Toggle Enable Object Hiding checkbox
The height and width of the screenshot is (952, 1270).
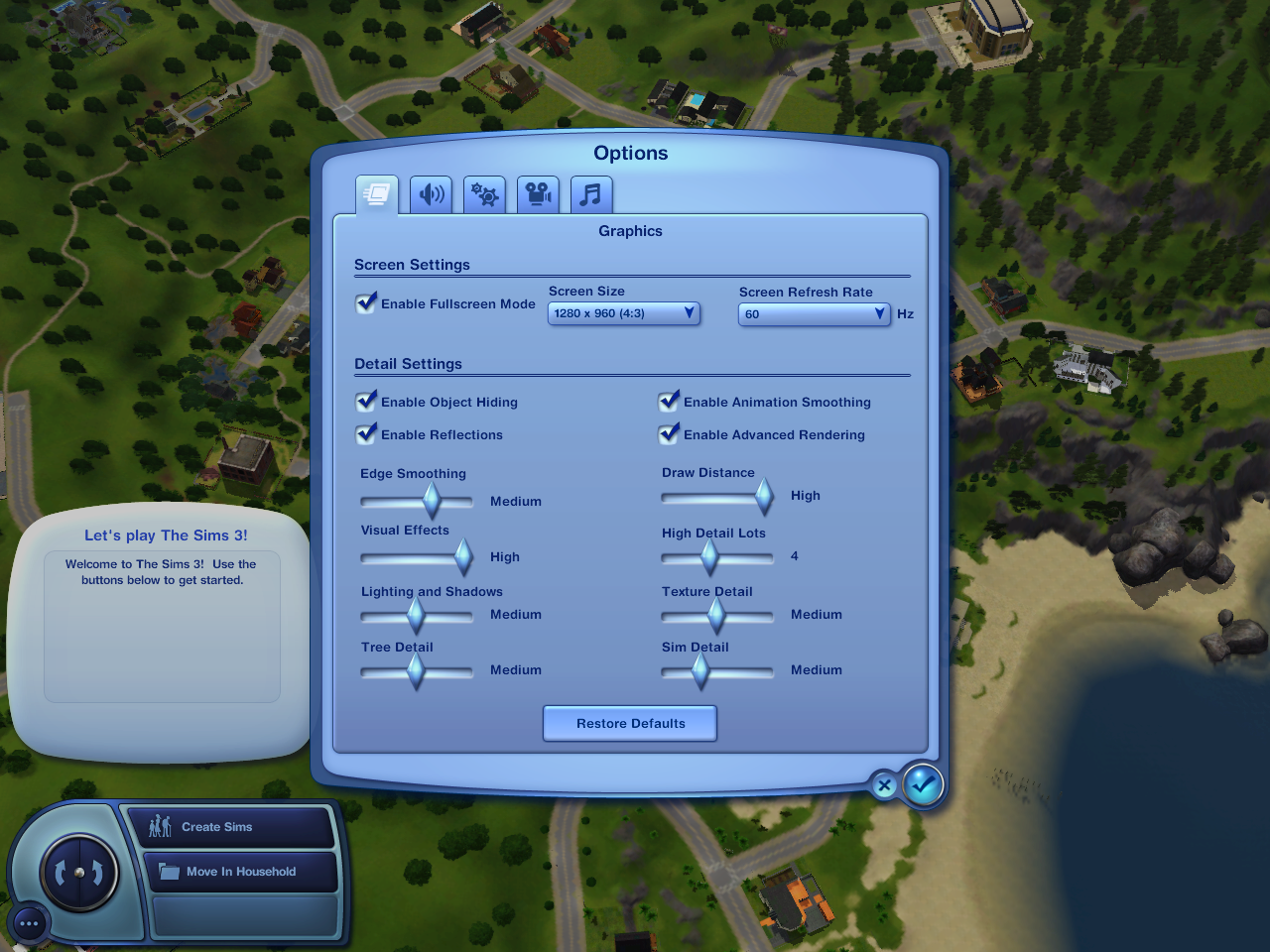pos(367,401)
